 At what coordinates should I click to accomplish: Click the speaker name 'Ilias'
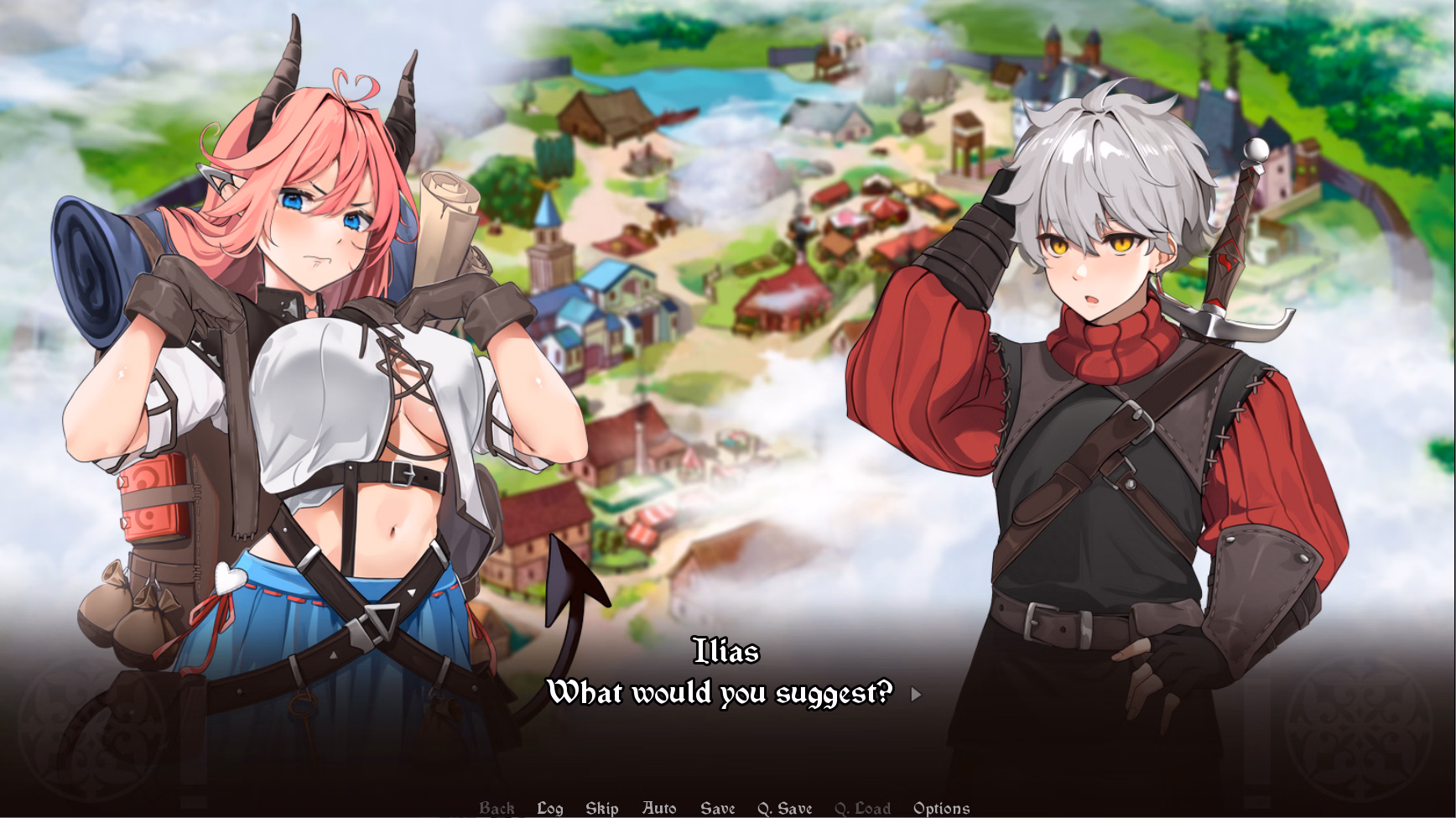[726, 649]
